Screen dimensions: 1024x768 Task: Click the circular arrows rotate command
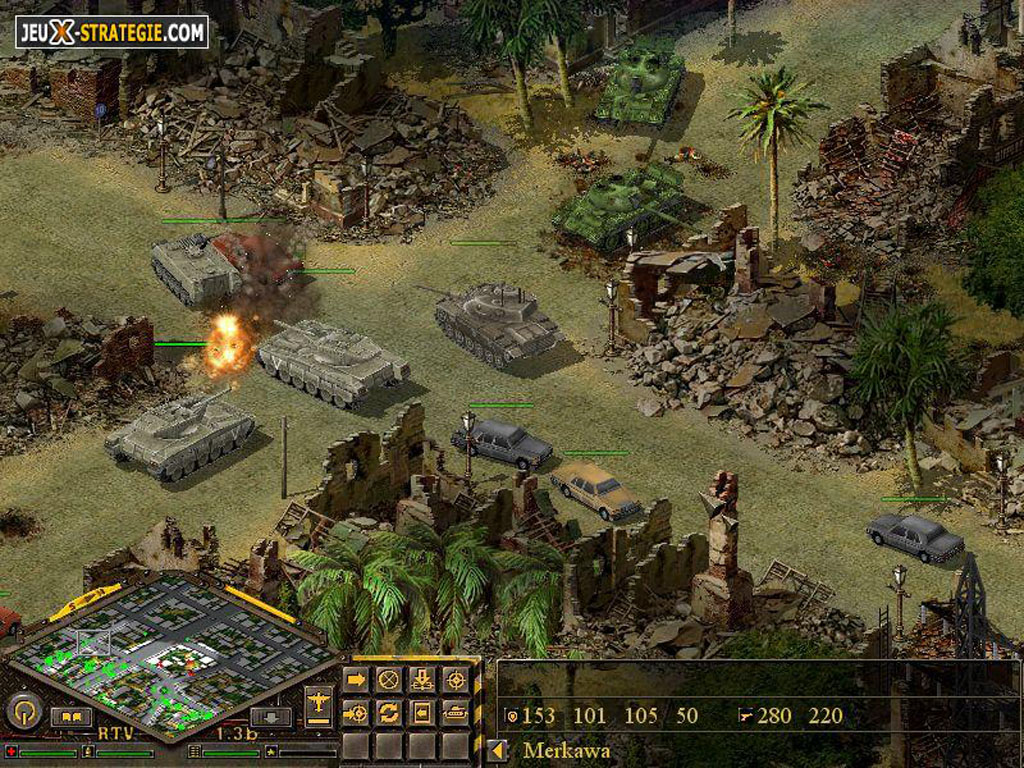tap(389, 713)
